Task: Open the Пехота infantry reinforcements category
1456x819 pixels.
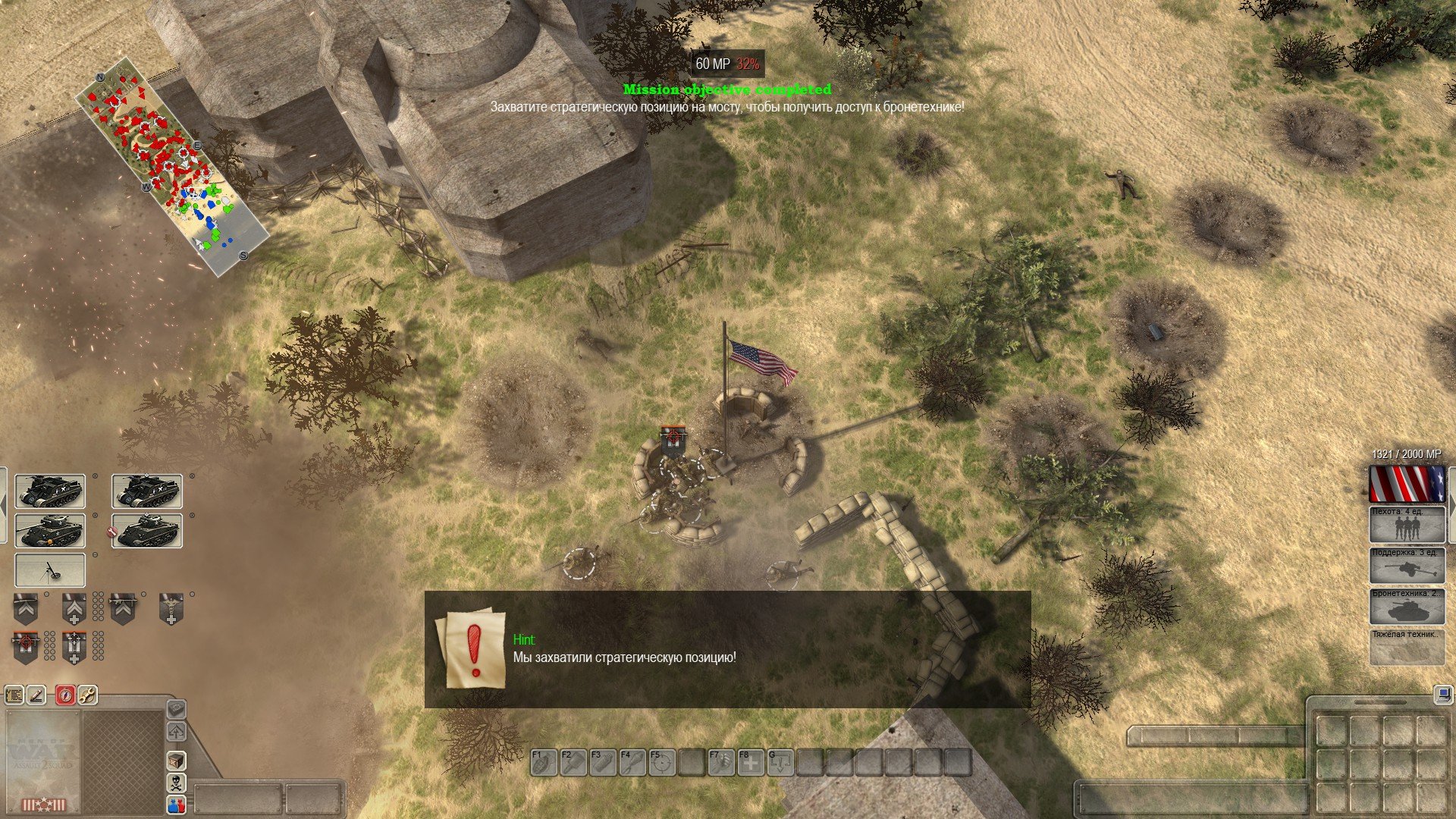Action: pyautogui.click(x=1407, y=525)
